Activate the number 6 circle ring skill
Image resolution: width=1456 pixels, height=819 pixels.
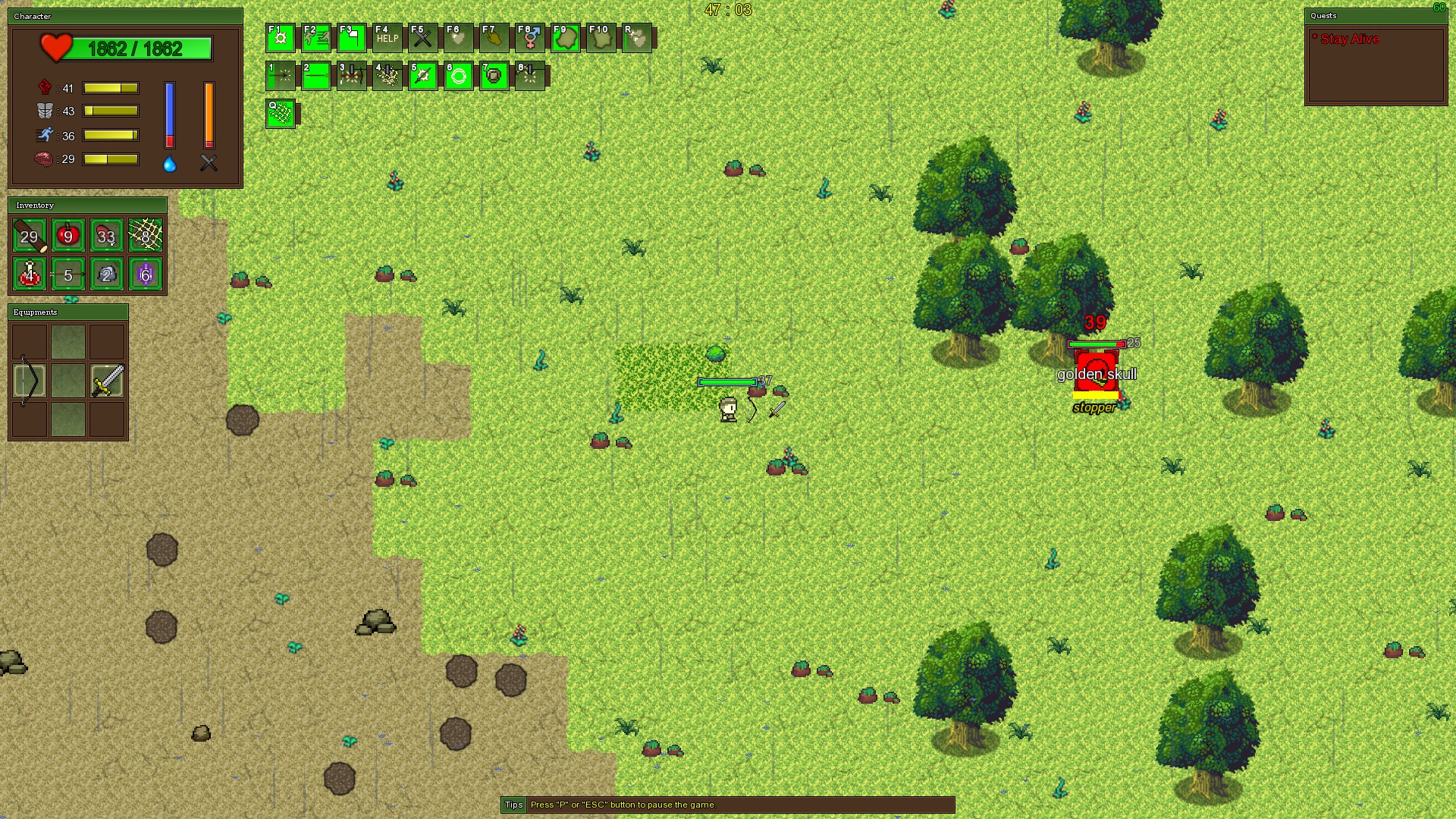pyautogui.click(x=458, y=77)
